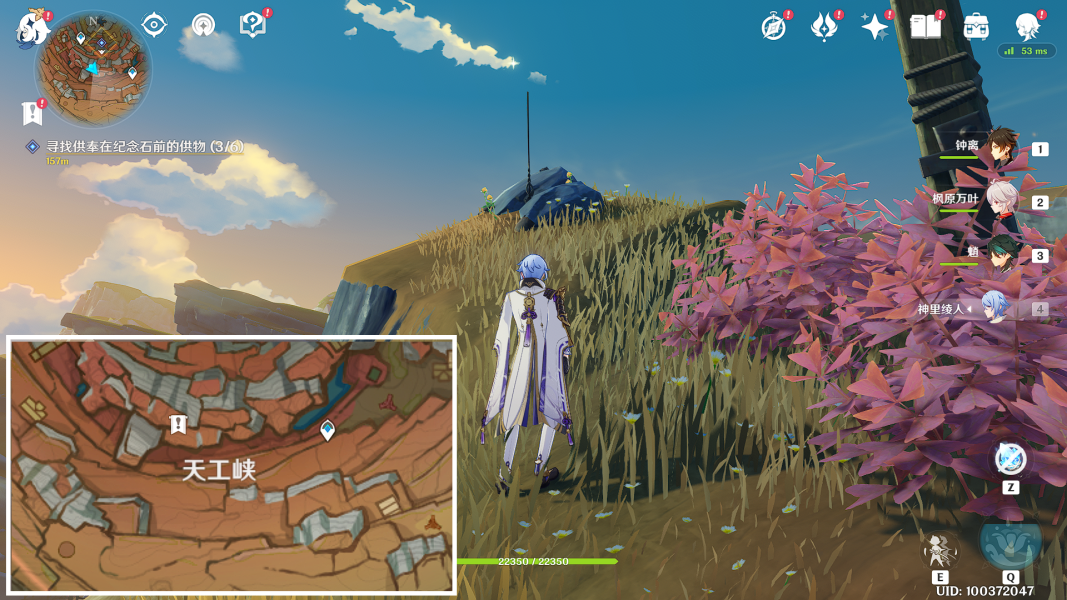Open the adventurer handbook book icon
The height and width of the screenshot is (600, 1067).
(925, 27)
